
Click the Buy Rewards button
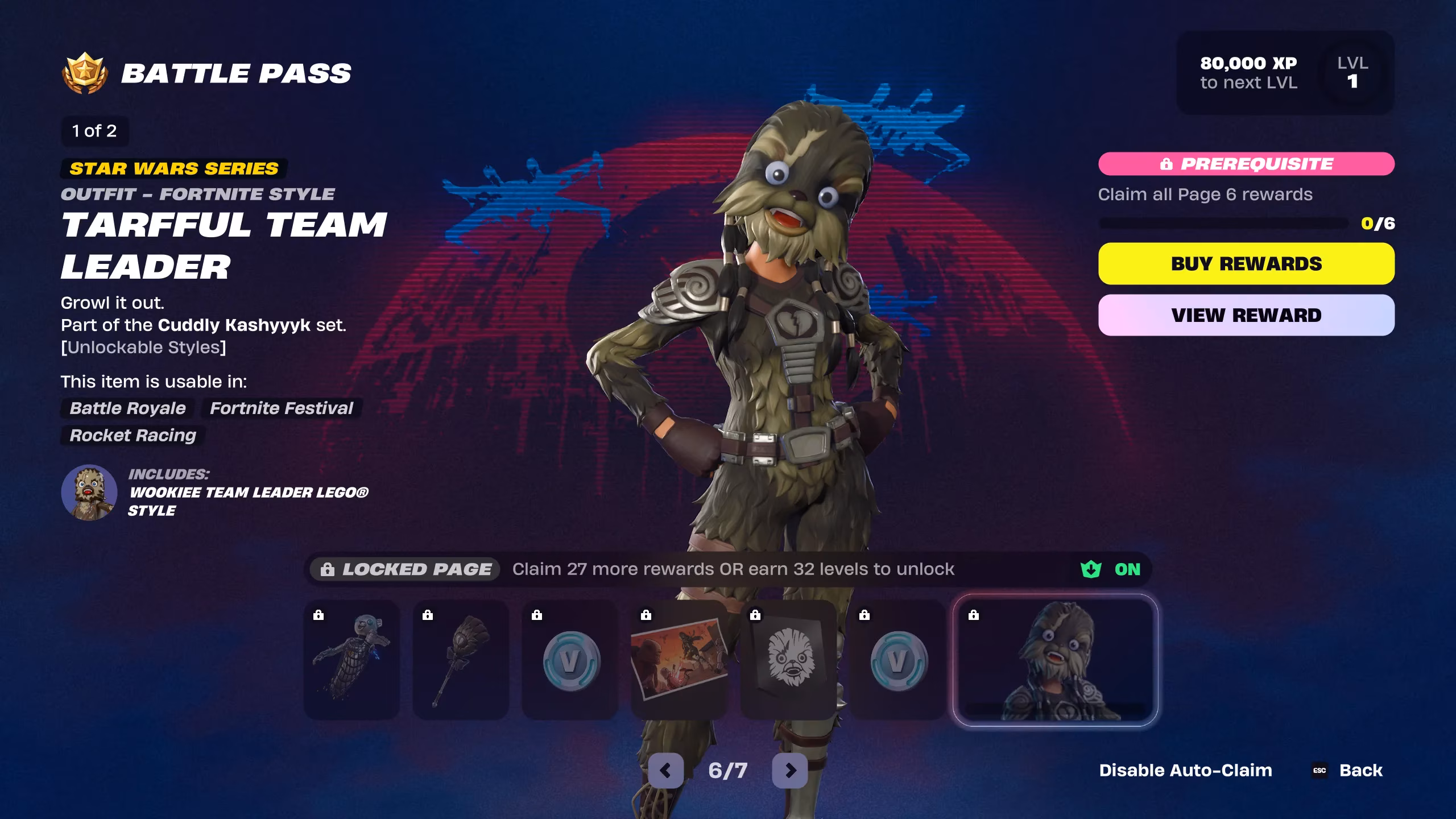tap(1247, 263)
